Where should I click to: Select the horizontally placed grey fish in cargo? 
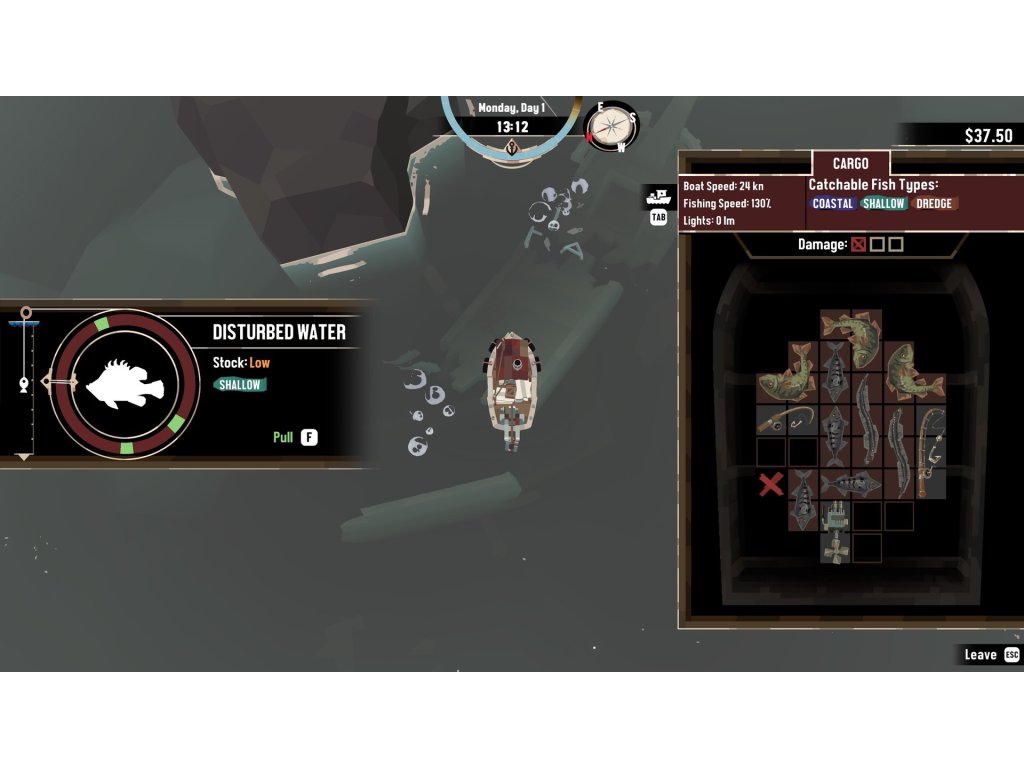(851, 484)
